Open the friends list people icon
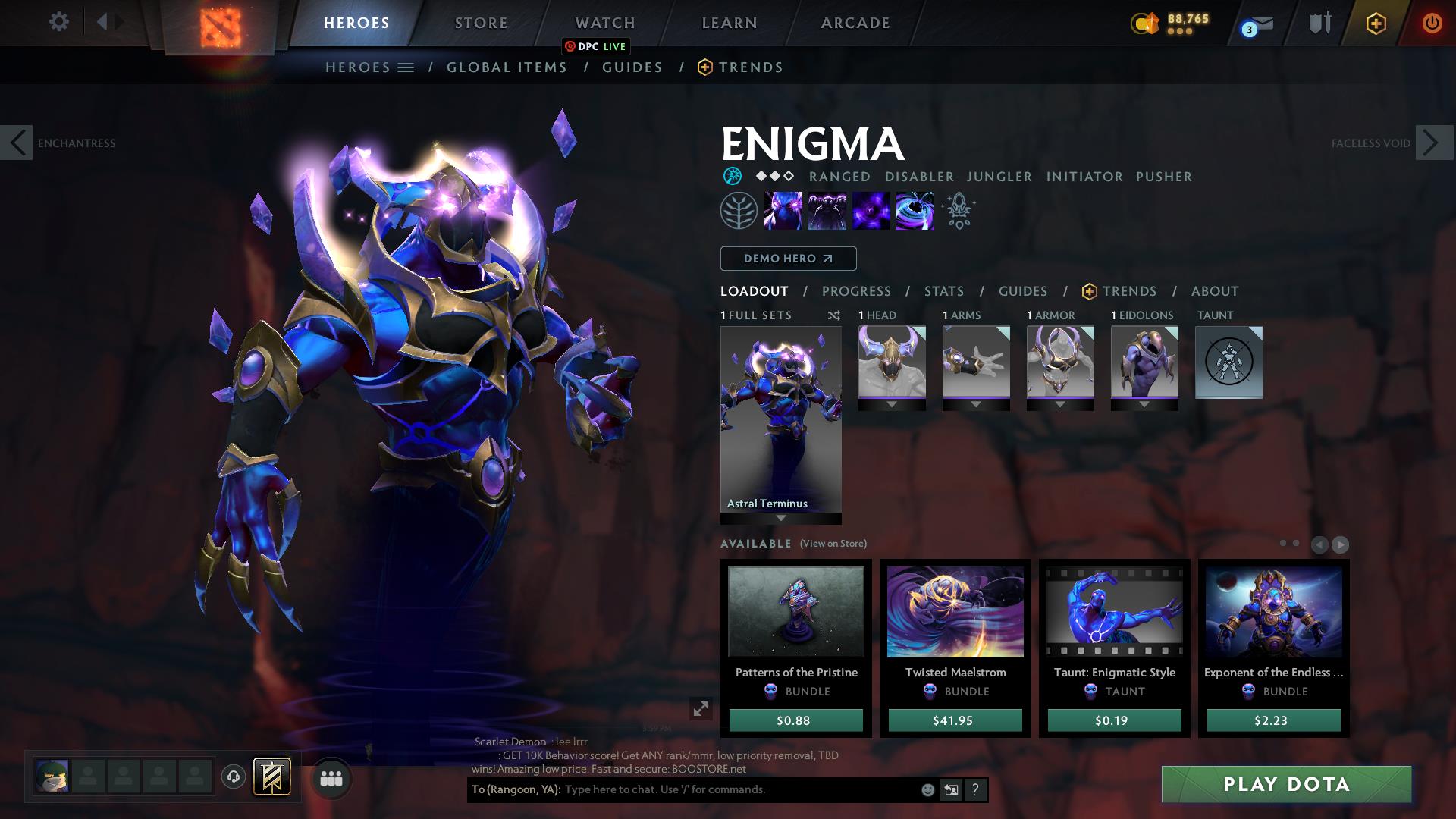 331,777
